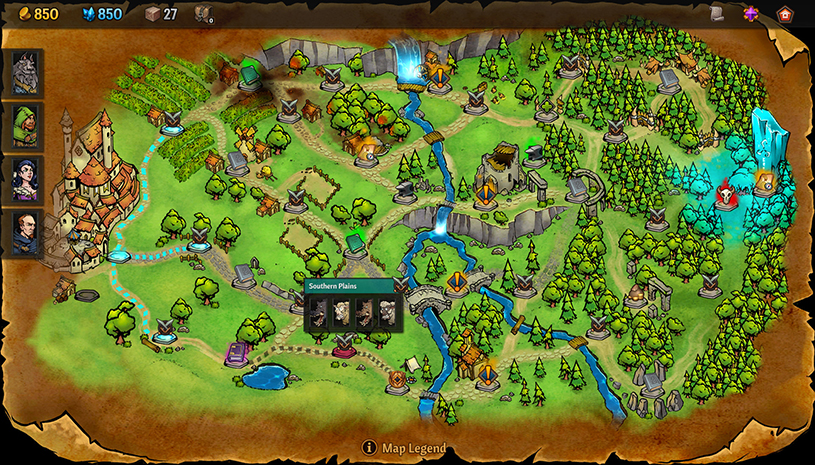Enter the Southern Plains battle node
Screen dimensions: 815x465
[345, 343]
